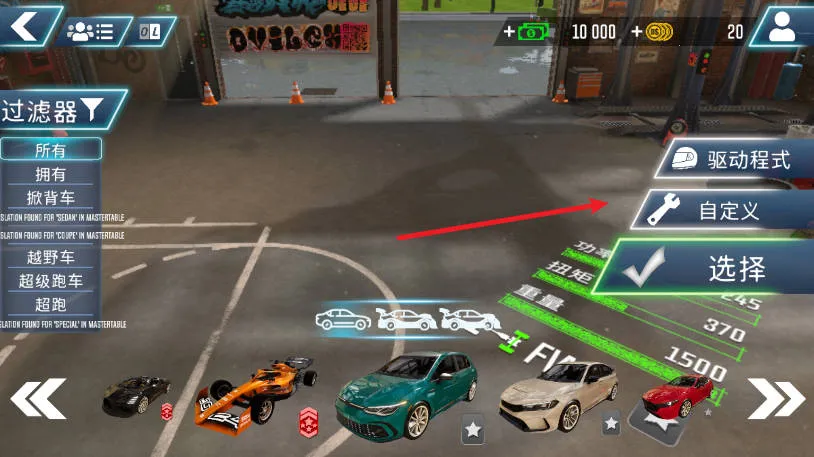The image size is (814, 457).
Task: Select the 所有 (all) filter
Action: [x=51, y=150]
